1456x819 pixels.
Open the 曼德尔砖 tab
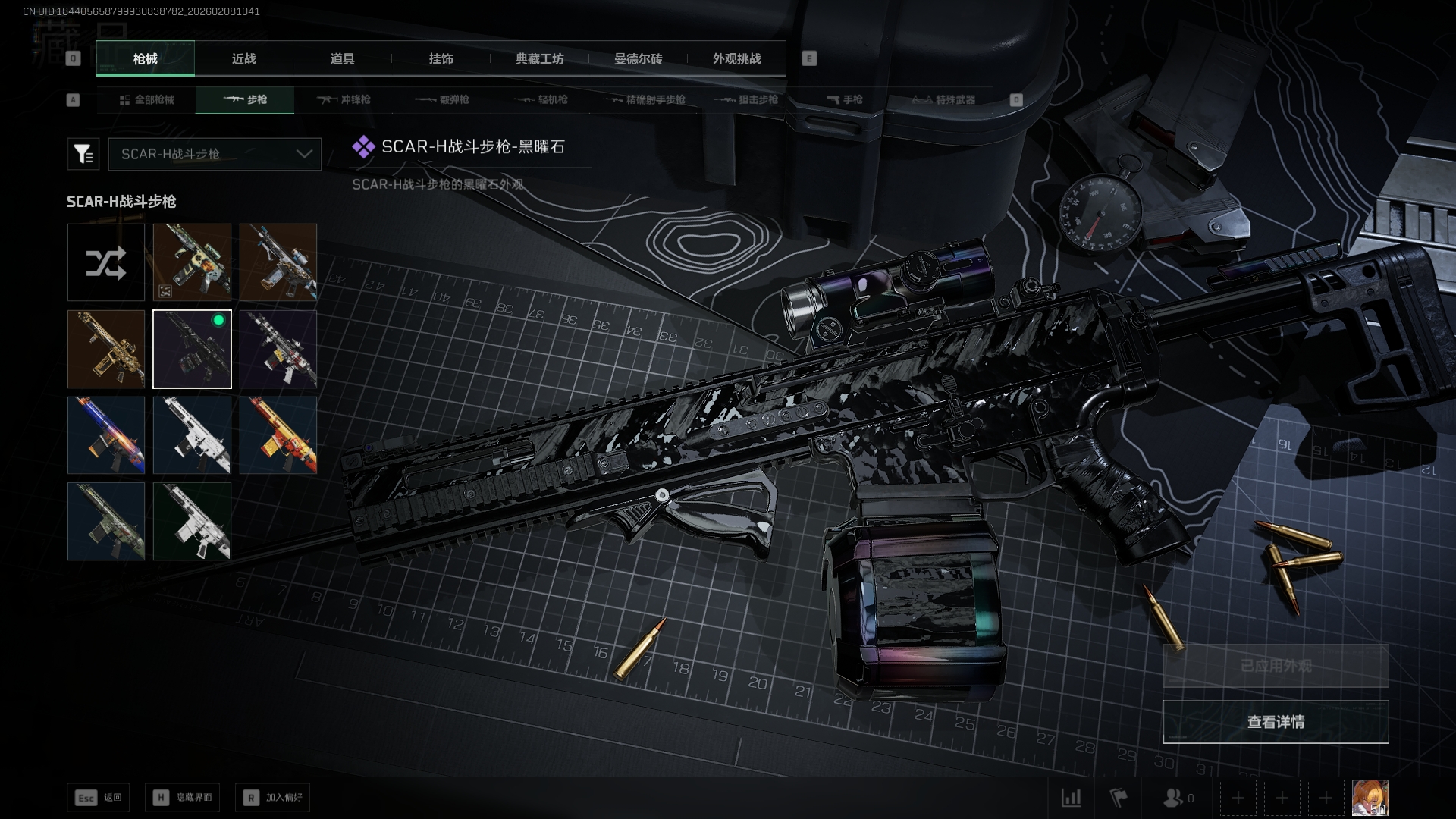[x=638, y=58]
